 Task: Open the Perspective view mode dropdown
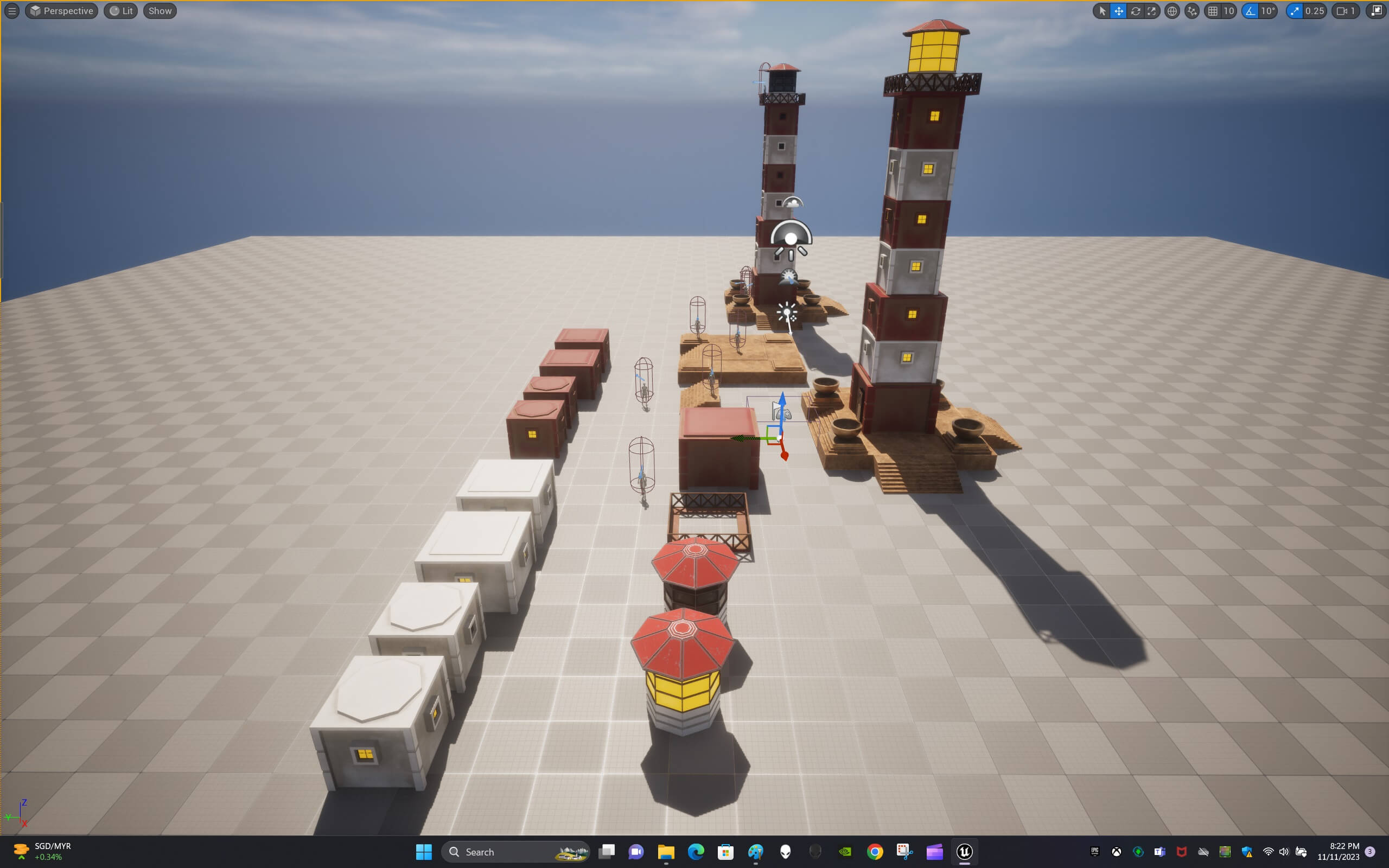61,11
